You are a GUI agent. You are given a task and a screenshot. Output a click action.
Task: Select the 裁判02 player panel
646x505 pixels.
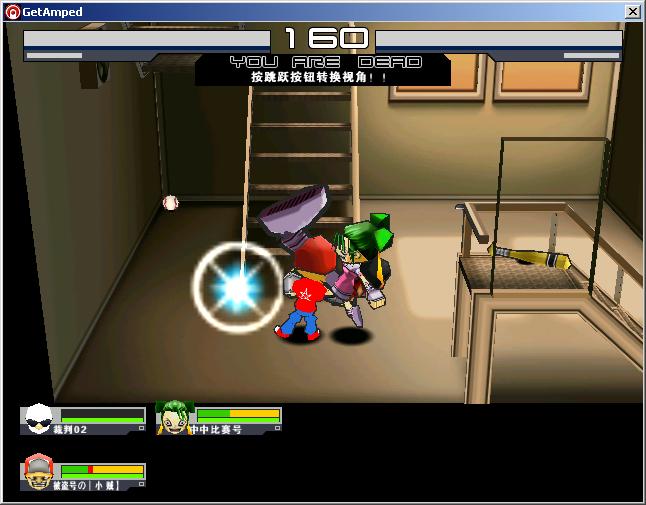point(83,419)
